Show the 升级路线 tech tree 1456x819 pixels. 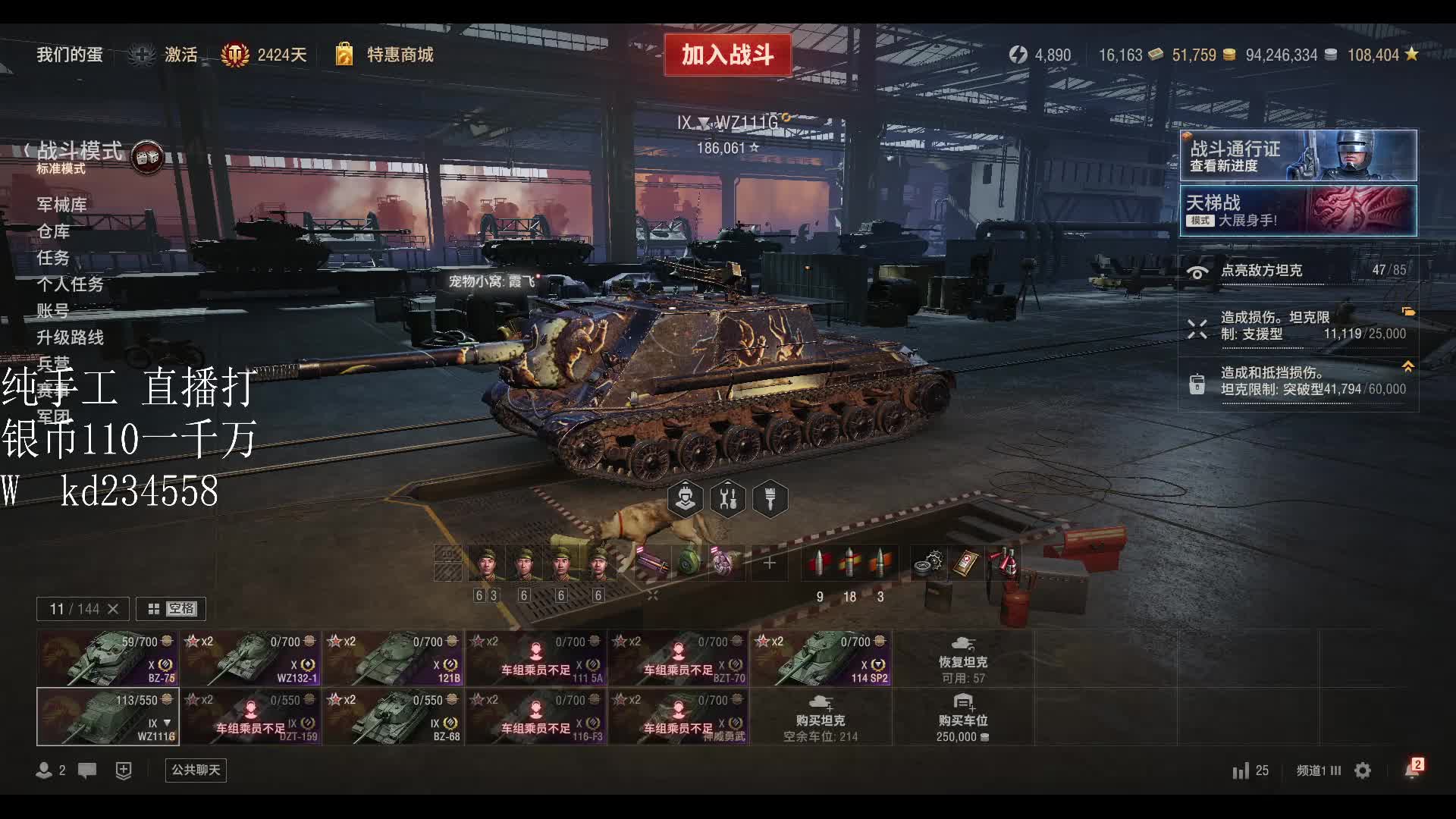point(70,337)
